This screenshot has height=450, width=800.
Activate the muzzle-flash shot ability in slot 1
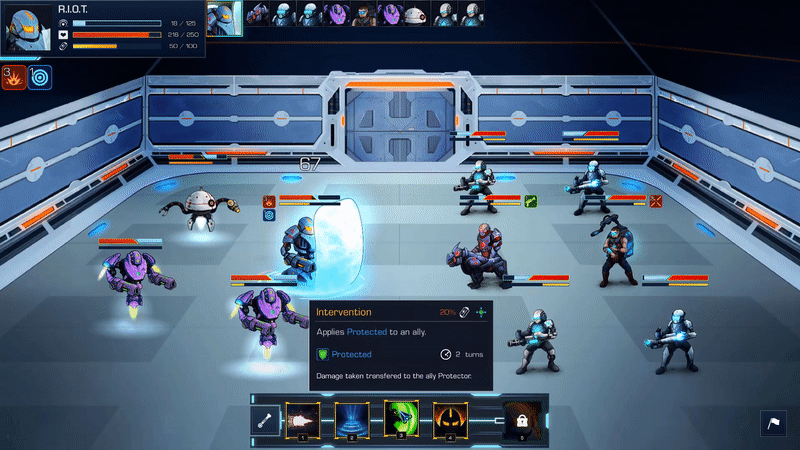click(302, 419)
